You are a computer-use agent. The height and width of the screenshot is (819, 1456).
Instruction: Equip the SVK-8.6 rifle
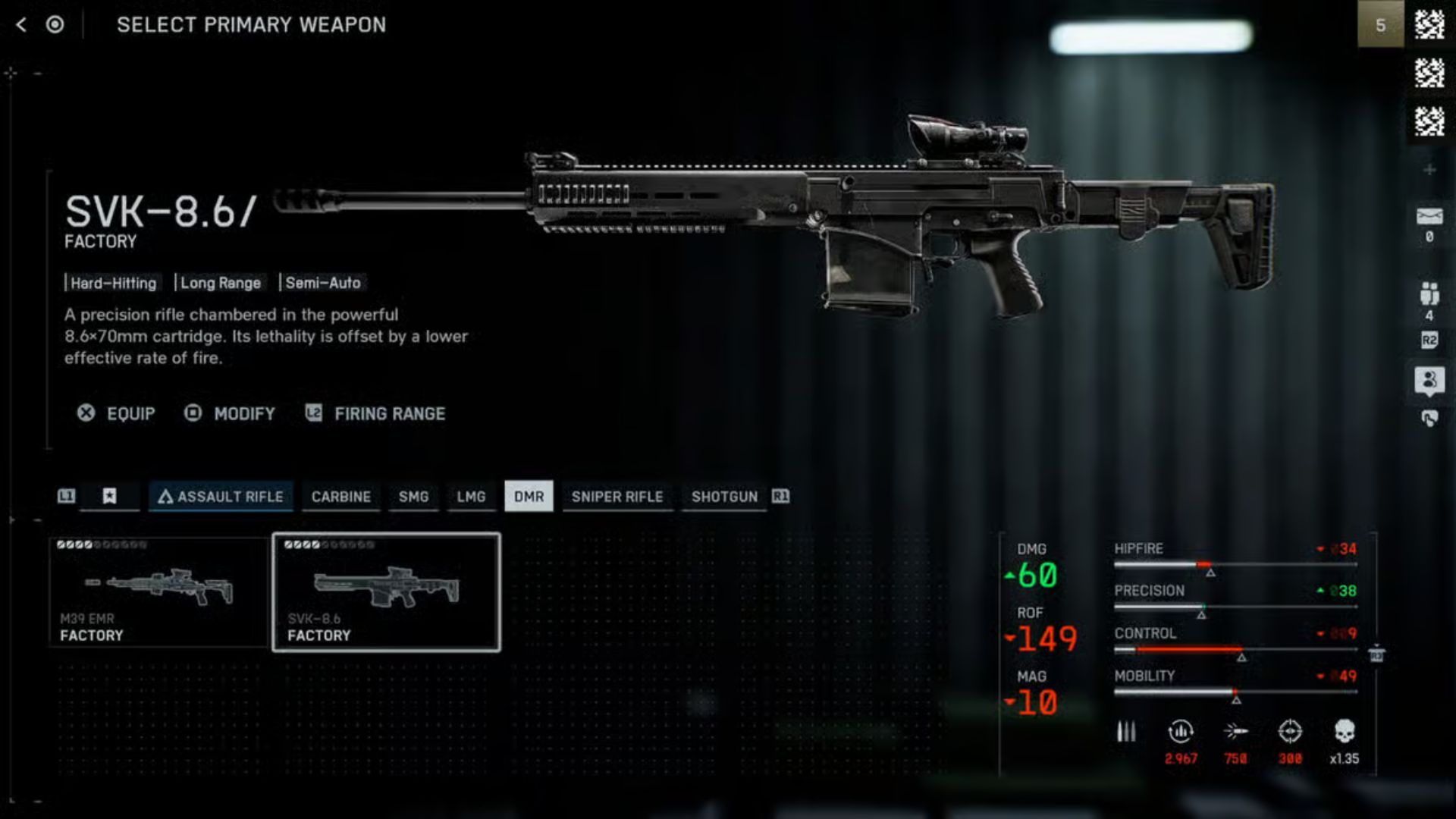point(119,413)
